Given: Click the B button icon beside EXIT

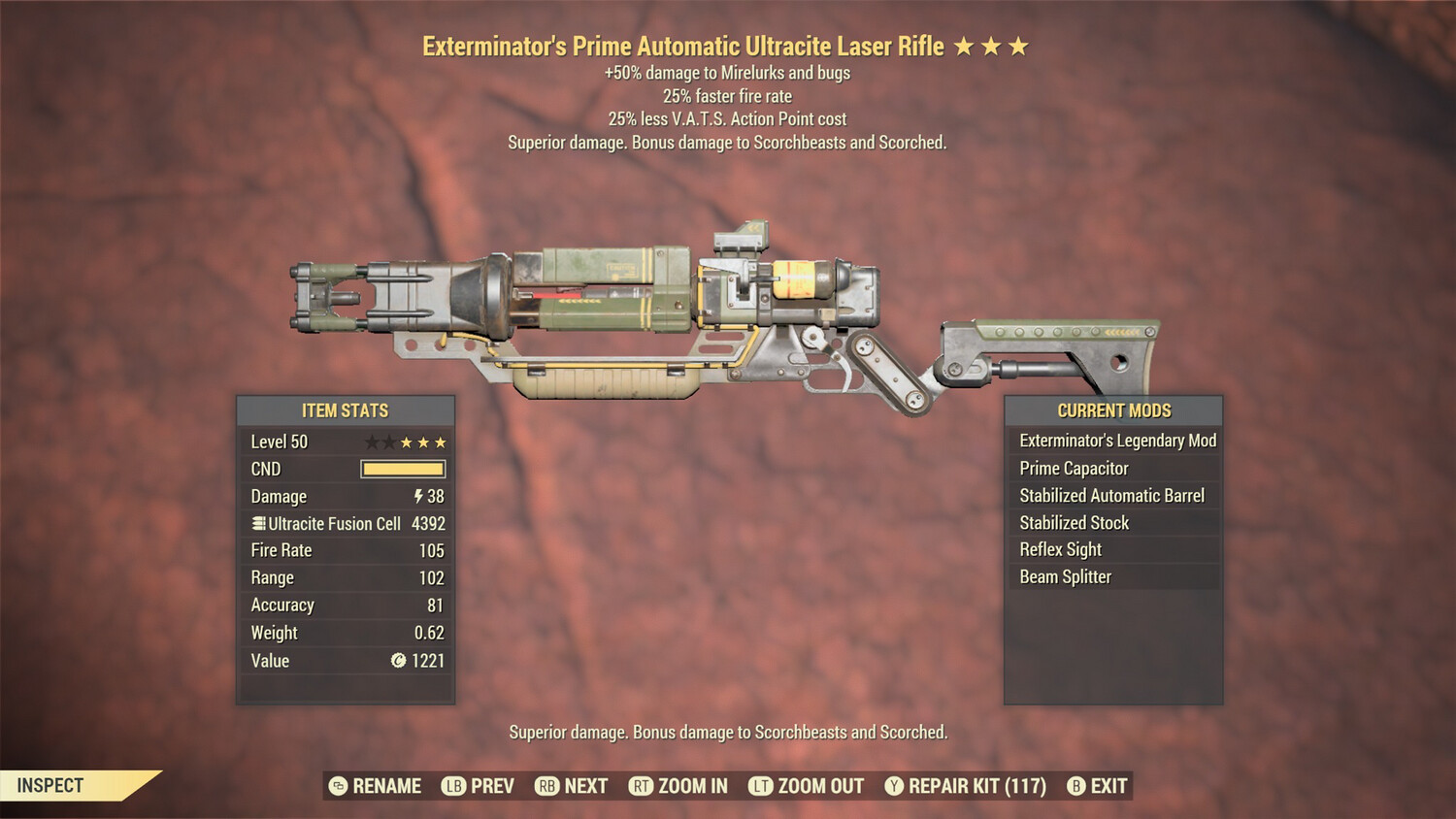Looking at the screenshot, I should 1075,786.
